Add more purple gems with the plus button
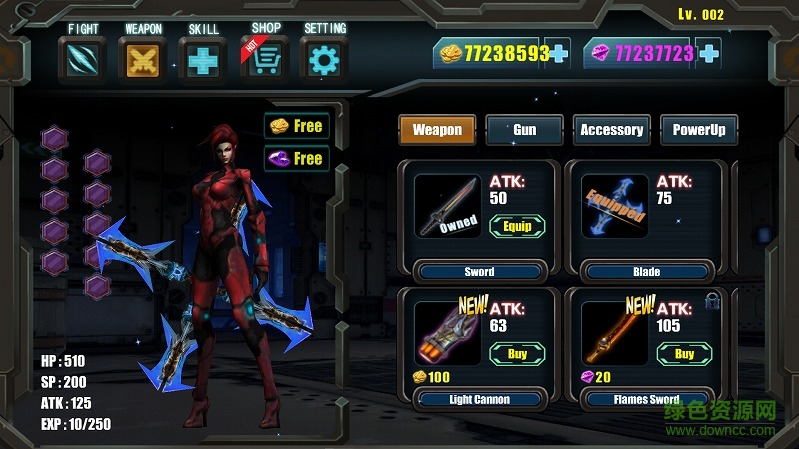Image resolution: width=799 pixels, height=449 pixels. [708, 53]
